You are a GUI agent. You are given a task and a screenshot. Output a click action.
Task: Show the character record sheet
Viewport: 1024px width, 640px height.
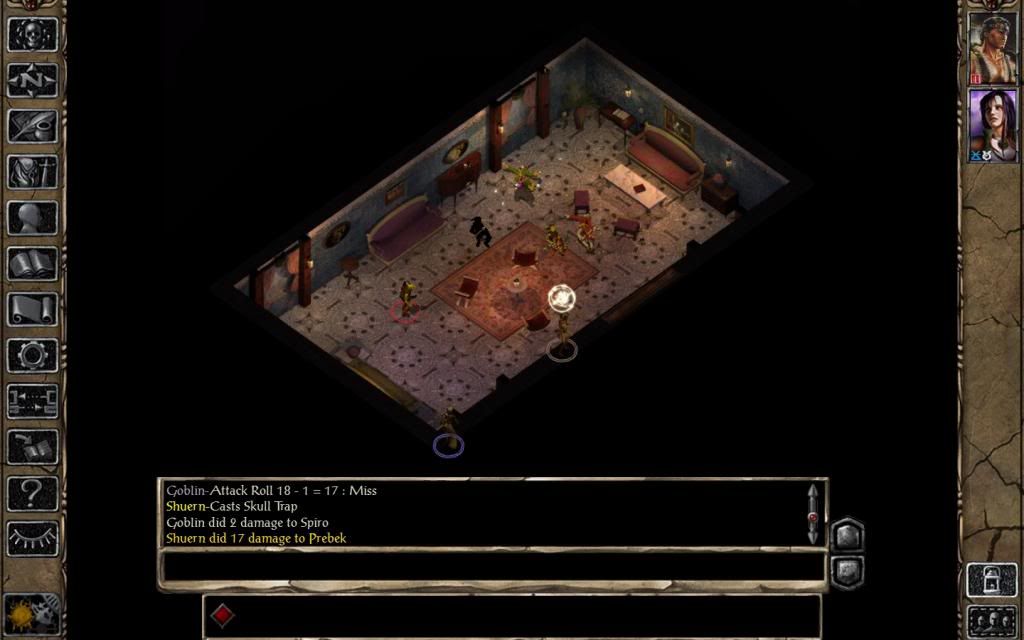click(33, 217)
